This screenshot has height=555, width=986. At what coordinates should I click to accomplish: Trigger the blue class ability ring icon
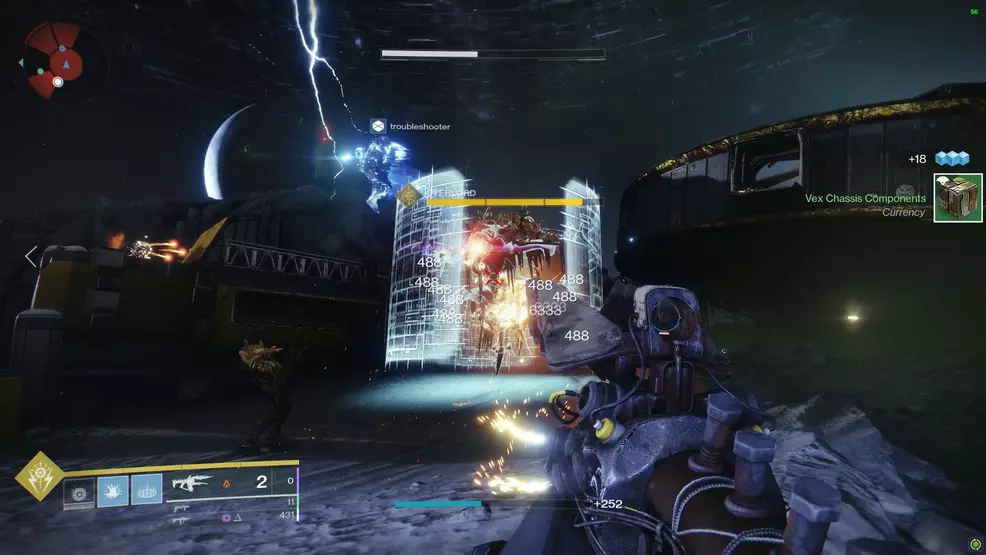146,489
